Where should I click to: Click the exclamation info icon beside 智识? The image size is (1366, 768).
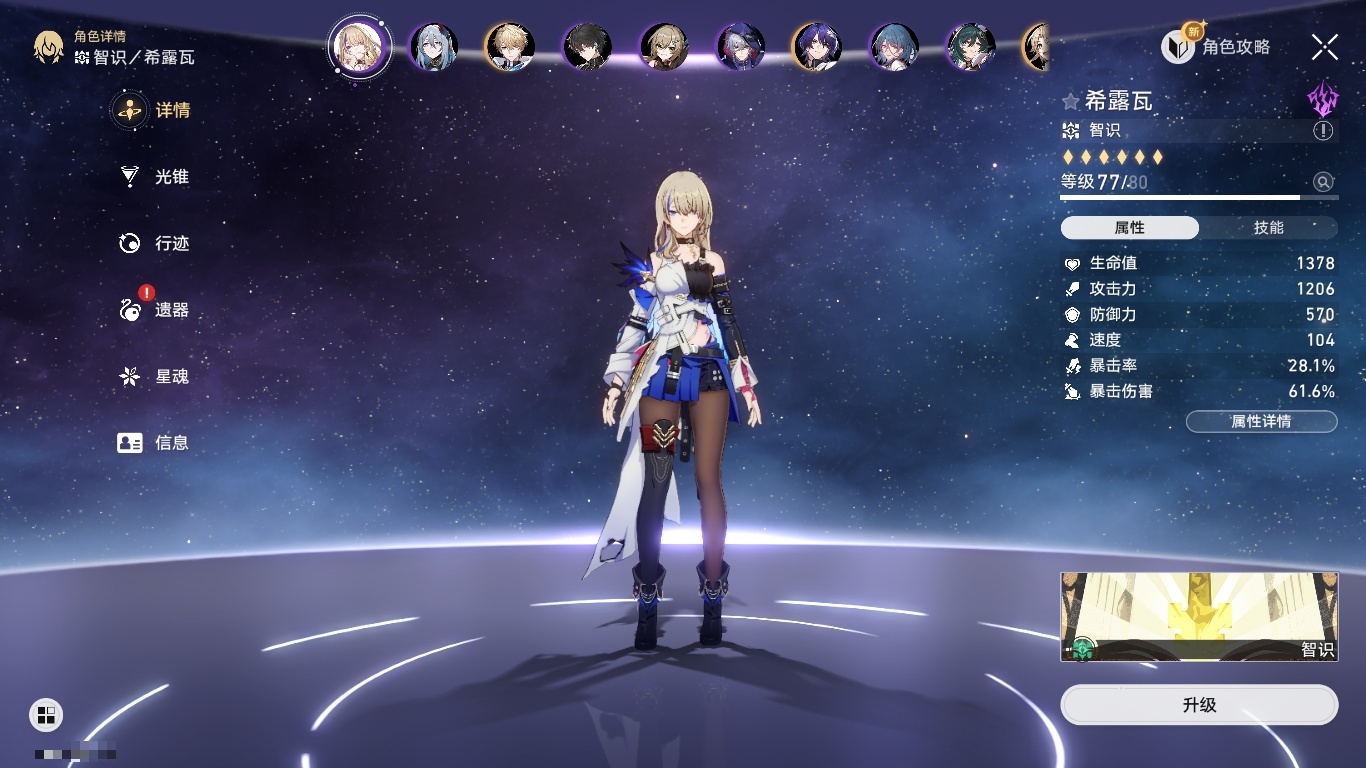tap(1323, 131)
